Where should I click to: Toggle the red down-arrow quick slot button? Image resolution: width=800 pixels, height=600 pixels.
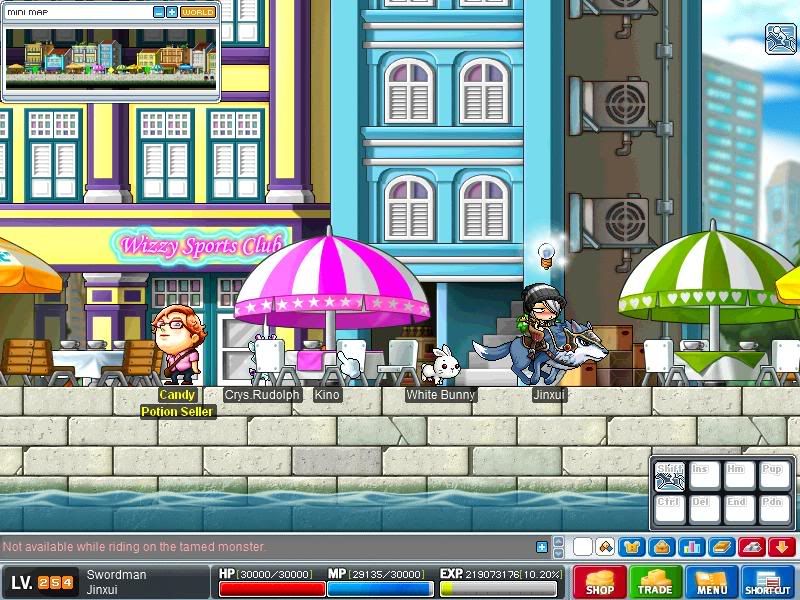pos(782,547)
